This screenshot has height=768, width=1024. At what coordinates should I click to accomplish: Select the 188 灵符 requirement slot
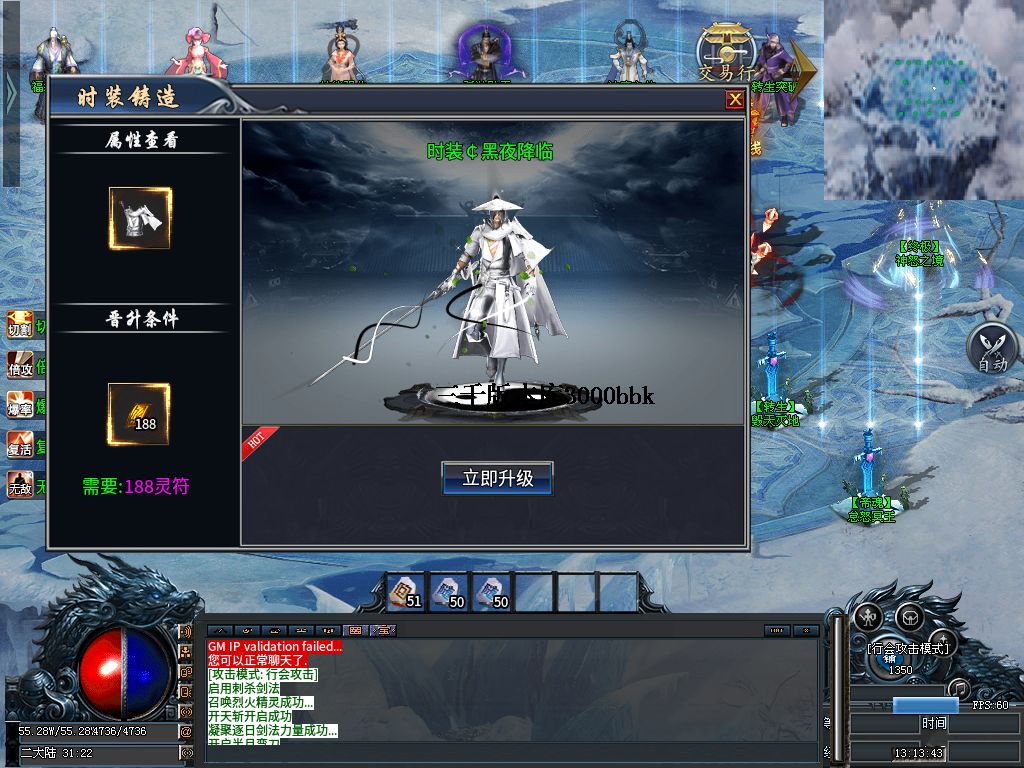click(x=139, y=414)
